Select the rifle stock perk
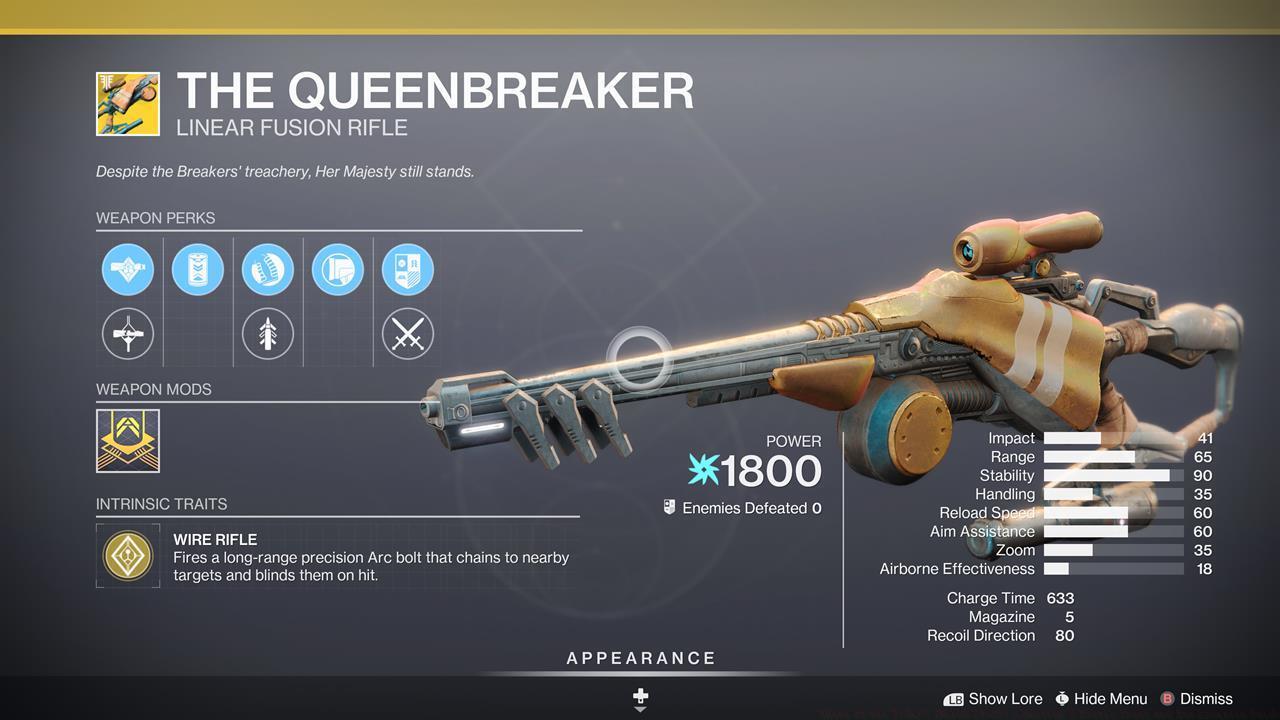 [338, 269]
